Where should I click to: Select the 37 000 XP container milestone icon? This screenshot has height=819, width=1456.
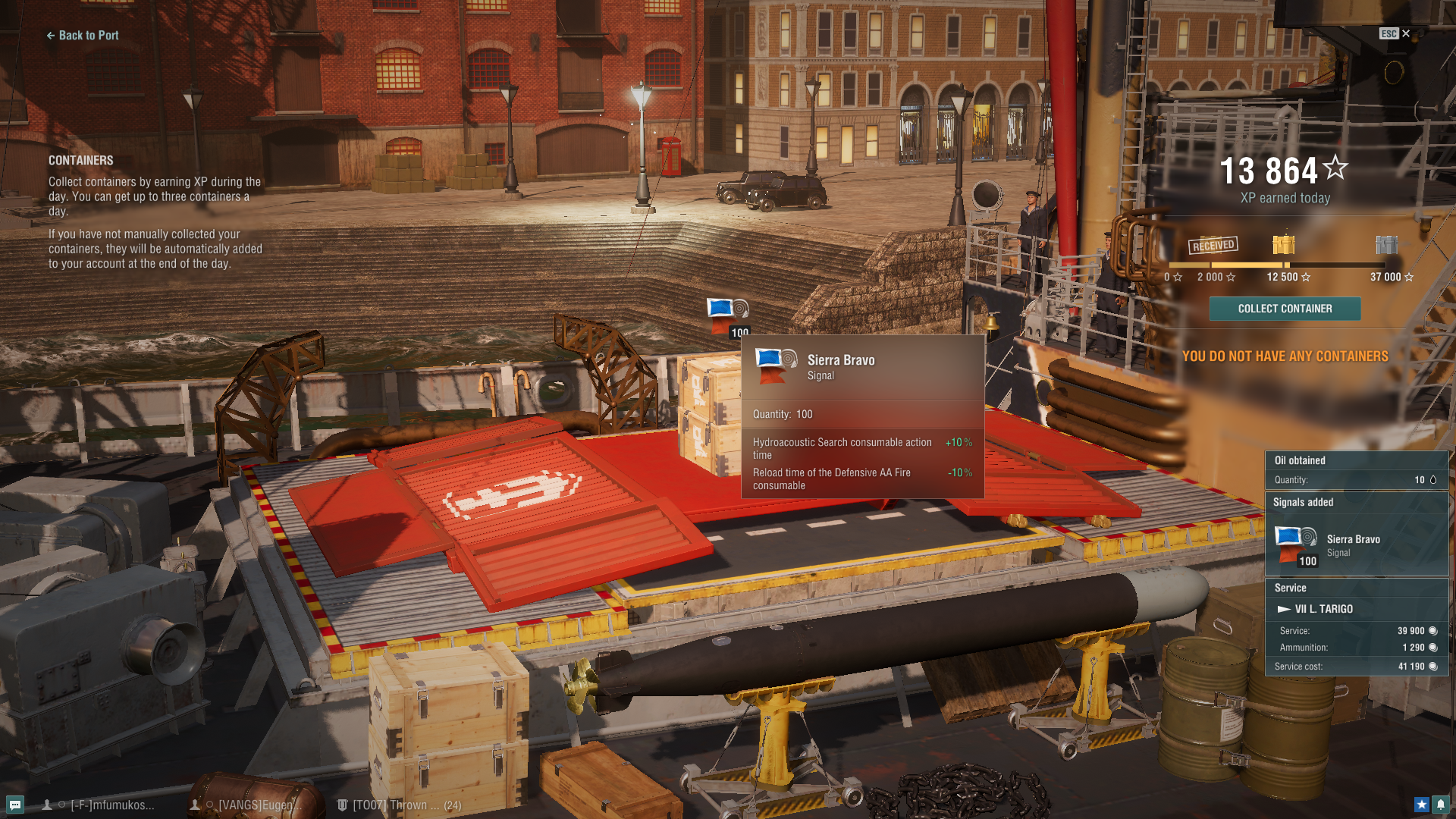pyautogui.click(x=1386, y=245)
